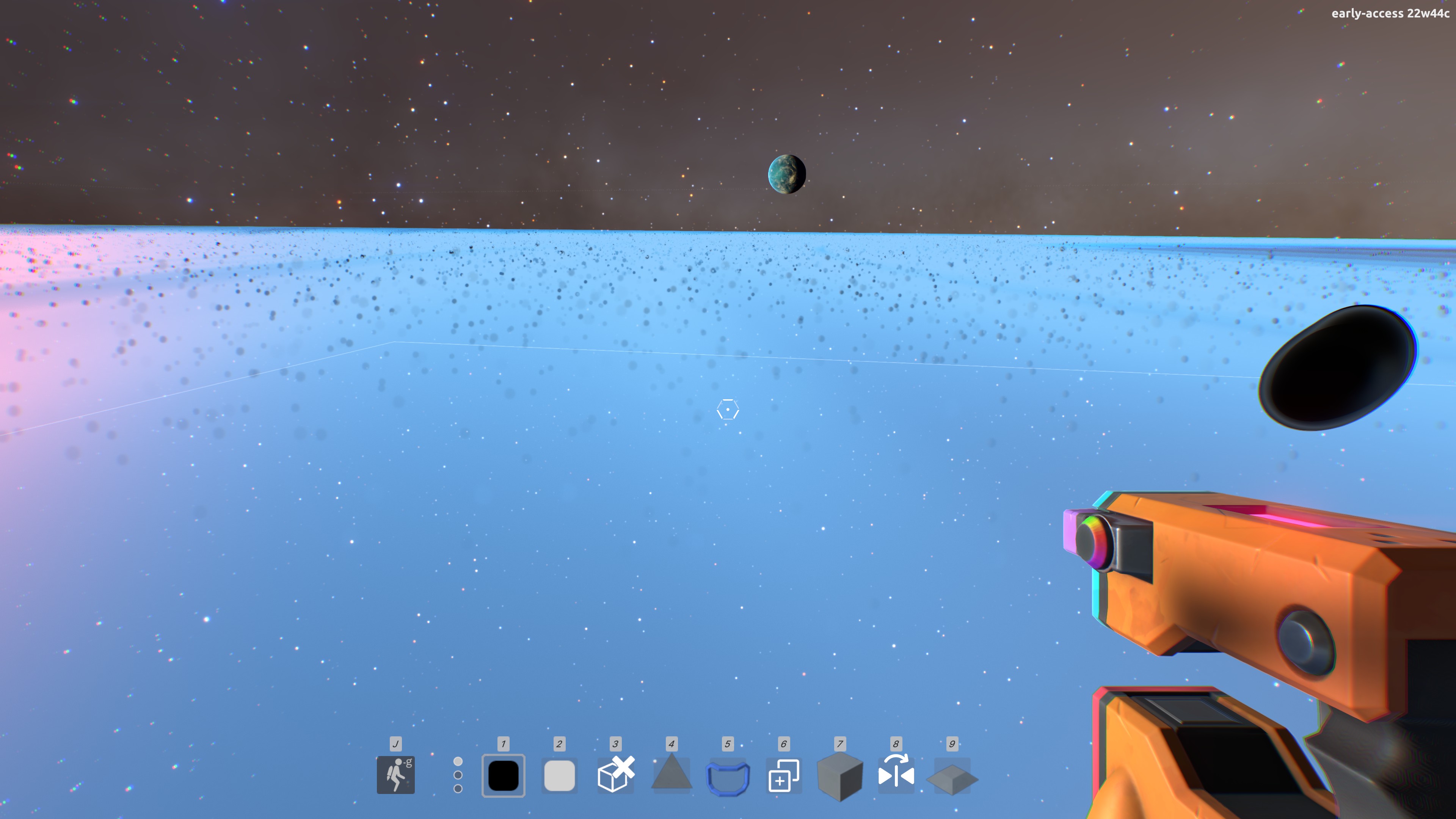Select the white color swatch in slot 2
The width and height of the screenshot is (1456, 819).
[x=559, y=777]
